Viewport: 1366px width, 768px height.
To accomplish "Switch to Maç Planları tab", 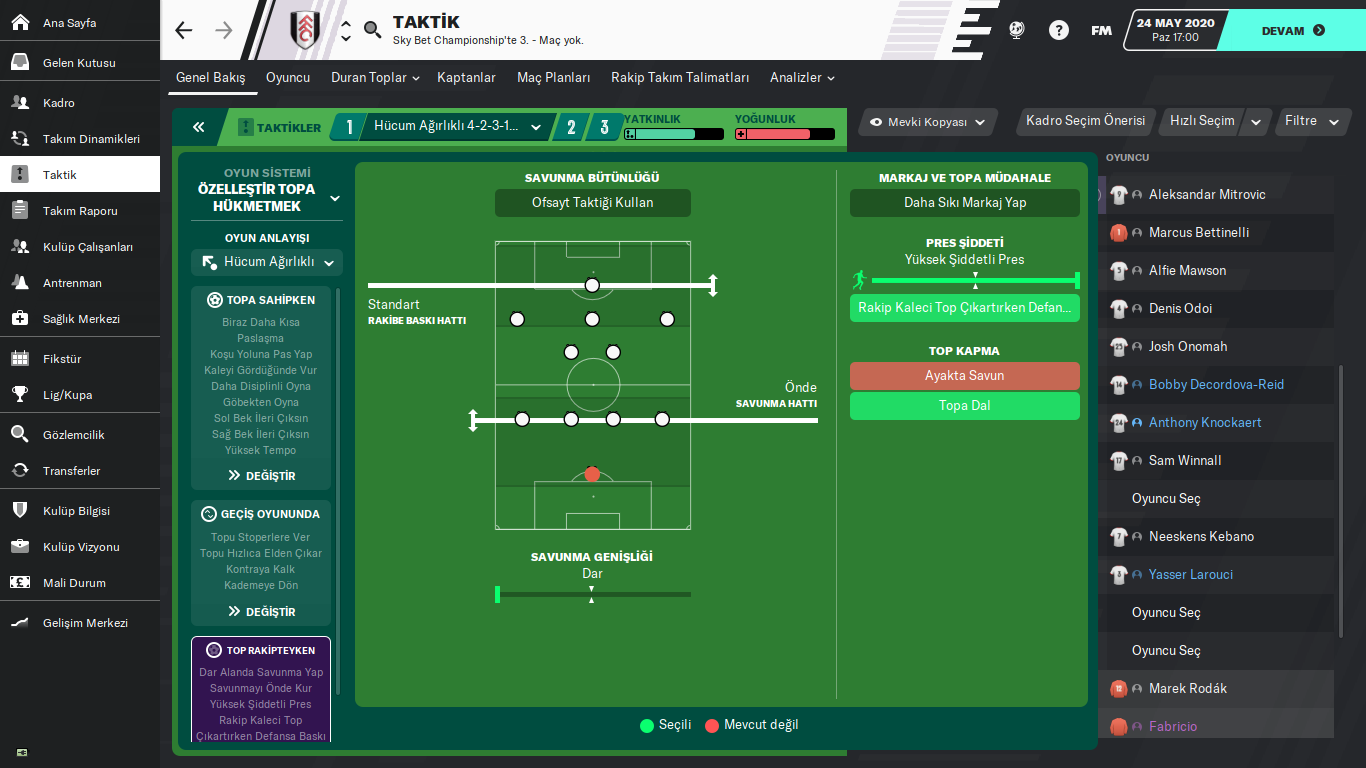I will [553, 78].
